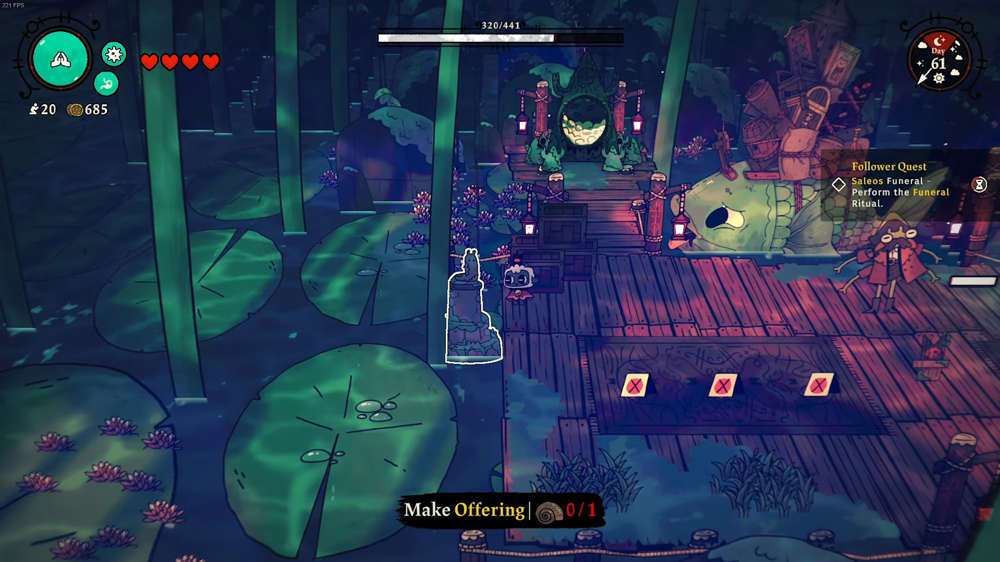Click the gold coin currency icon

coord(74,109)
